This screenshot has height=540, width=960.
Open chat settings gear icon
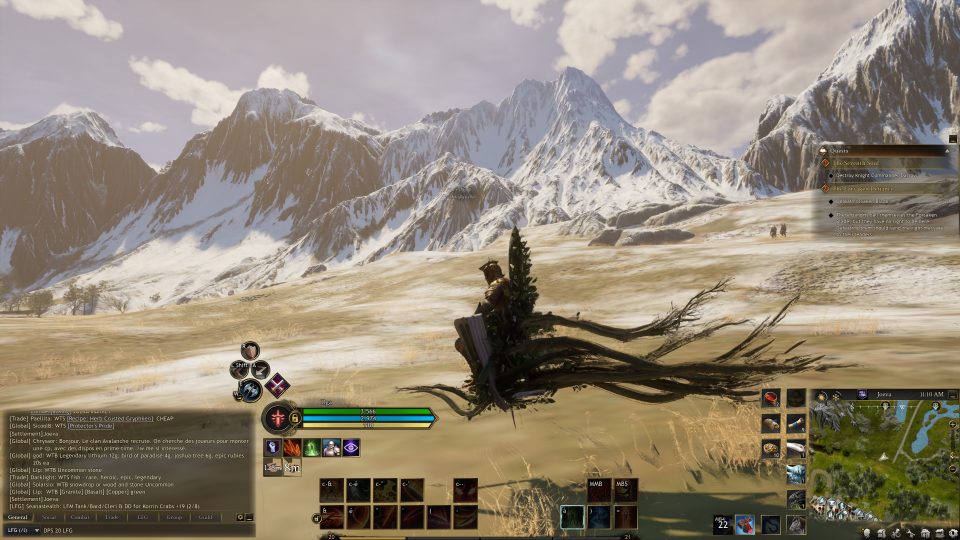[x=240, y=517]
